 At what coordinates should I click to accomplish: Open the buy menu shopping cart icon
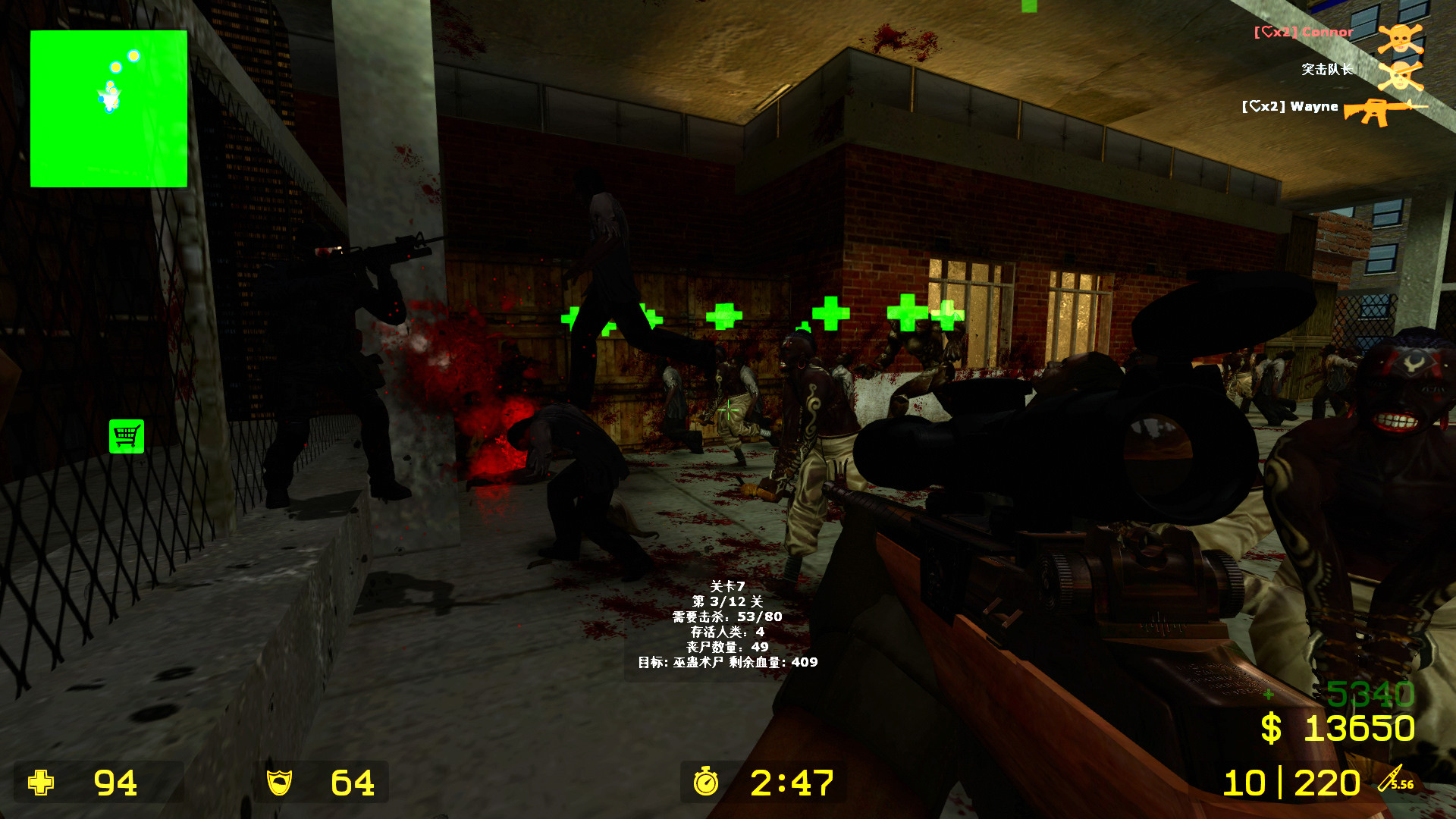pyautogui.click(x=127, y=436)
